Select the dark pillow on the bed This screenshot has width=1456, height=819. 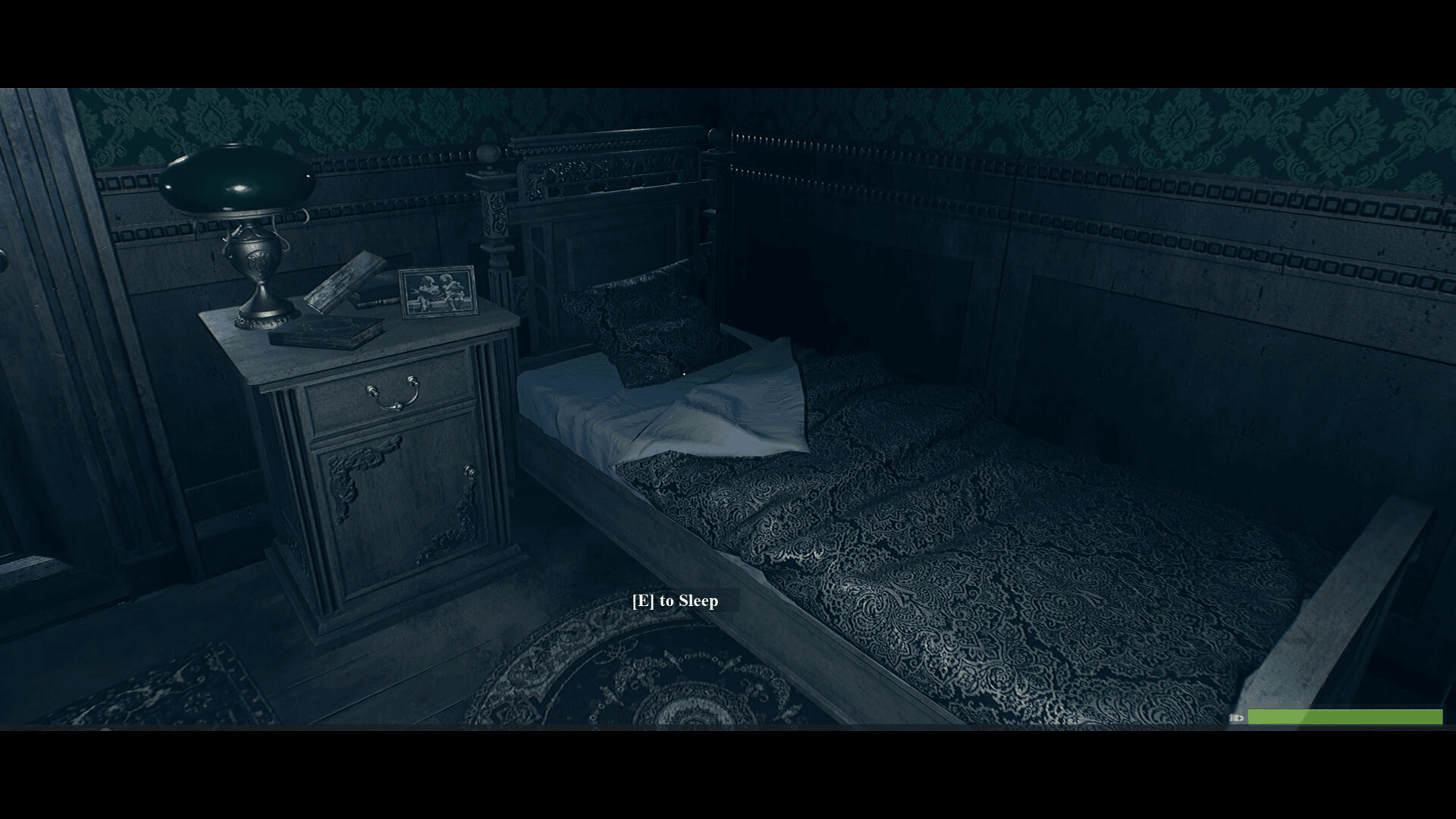click(652, 326)
